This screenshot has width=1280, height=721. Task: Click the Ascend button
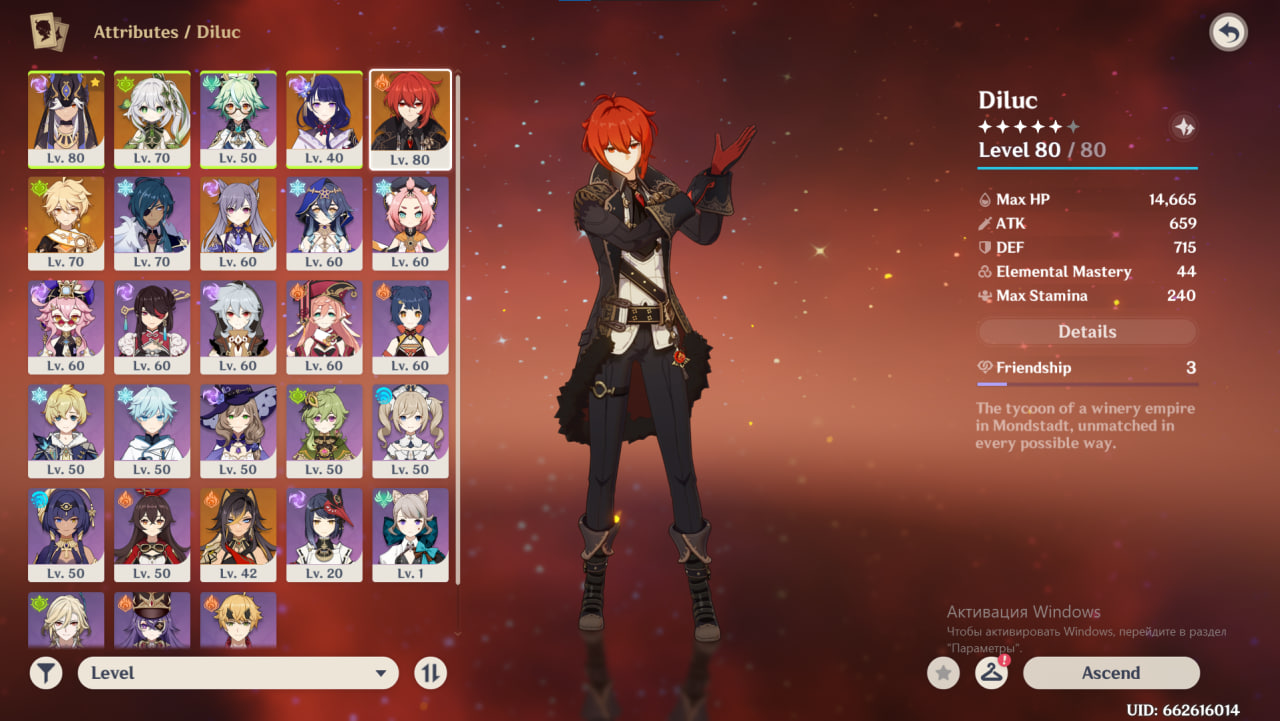pyautogui.click(x=1110, y=673)
